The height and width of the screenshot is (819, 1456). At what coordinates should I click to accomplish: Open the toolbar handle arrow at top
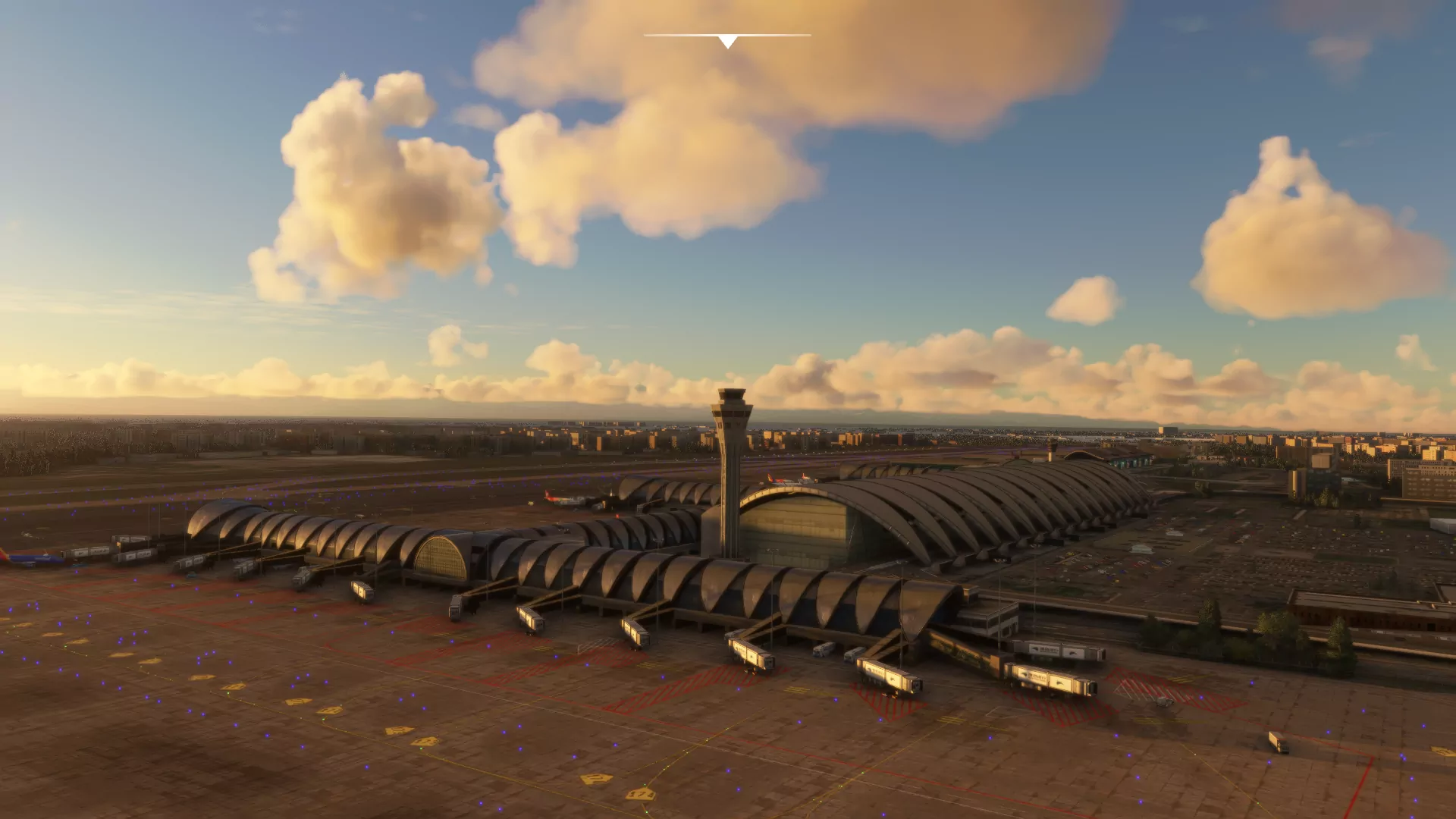727,41
